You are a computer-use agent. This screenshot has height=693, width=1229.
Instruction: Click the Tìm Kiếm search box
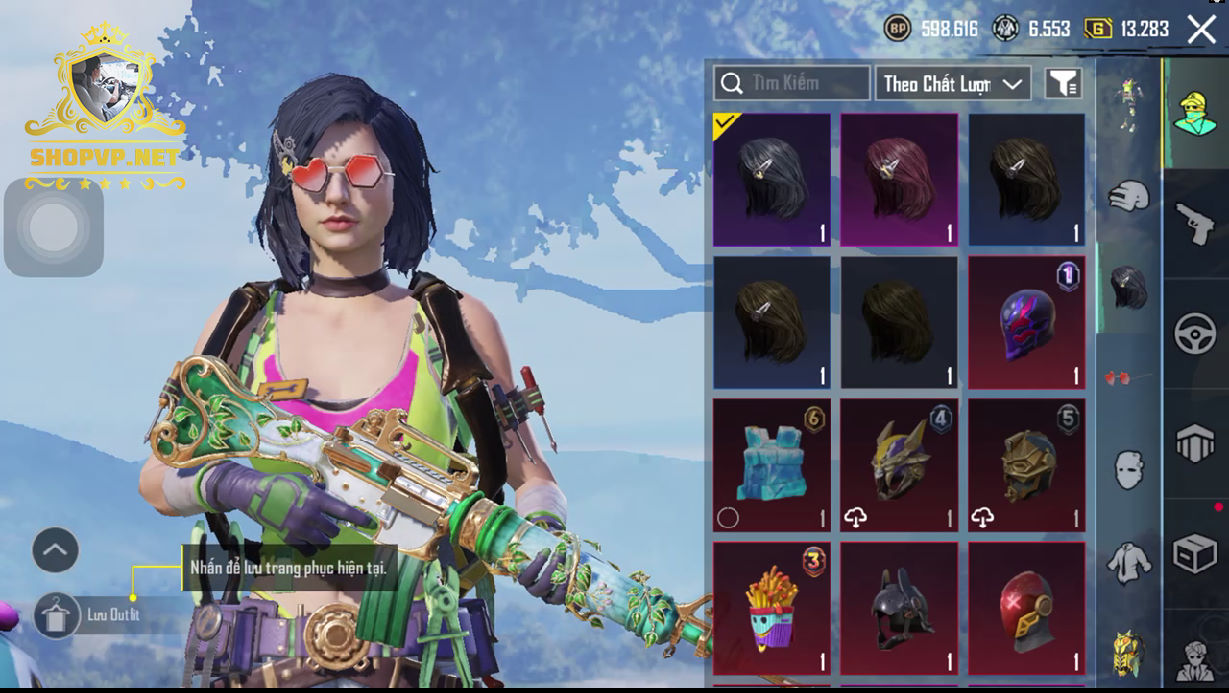point(792,83)
